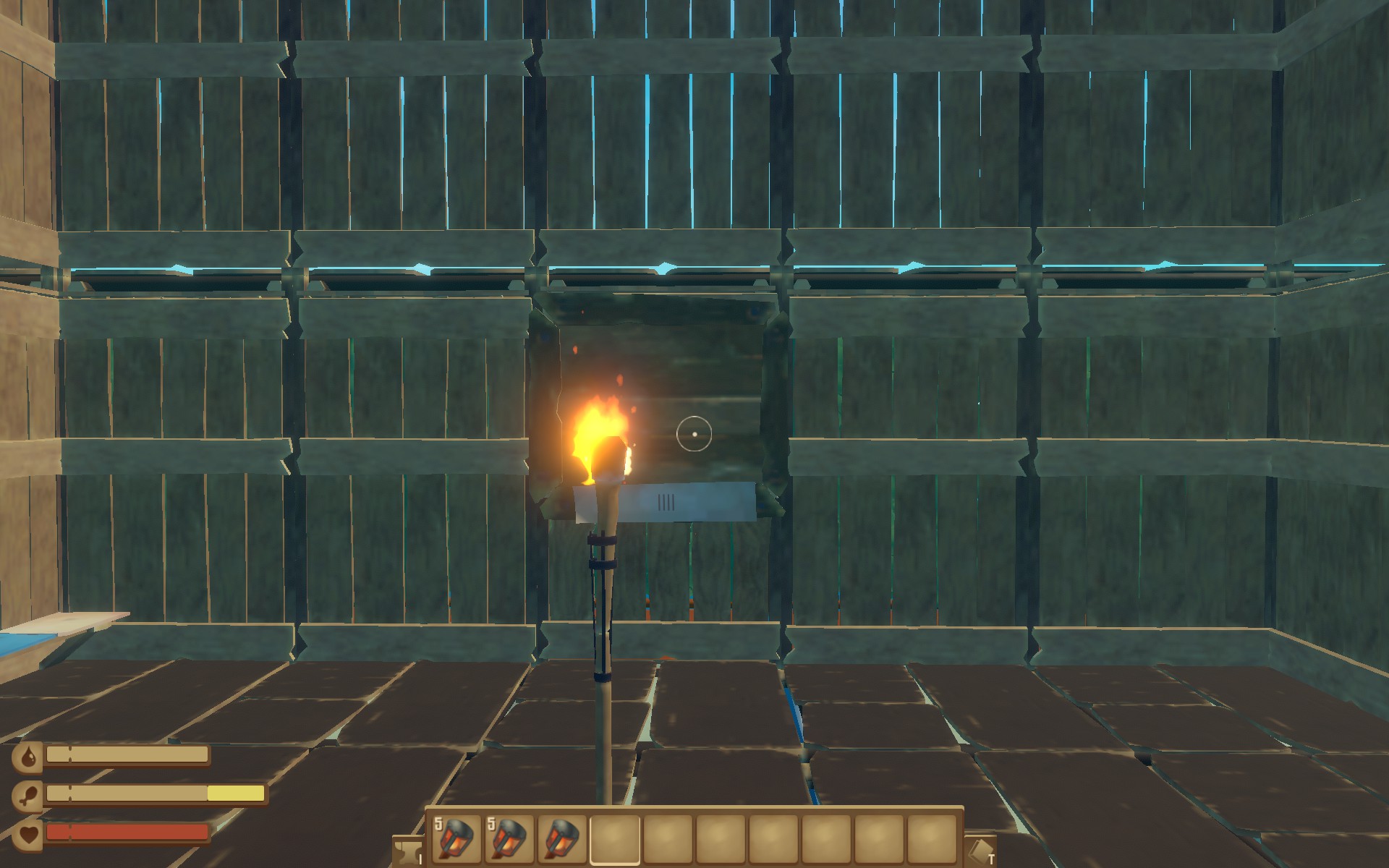Select the lantern slot with no stack count
Viewport: 1389px width, 868px height.
[562, 839]
